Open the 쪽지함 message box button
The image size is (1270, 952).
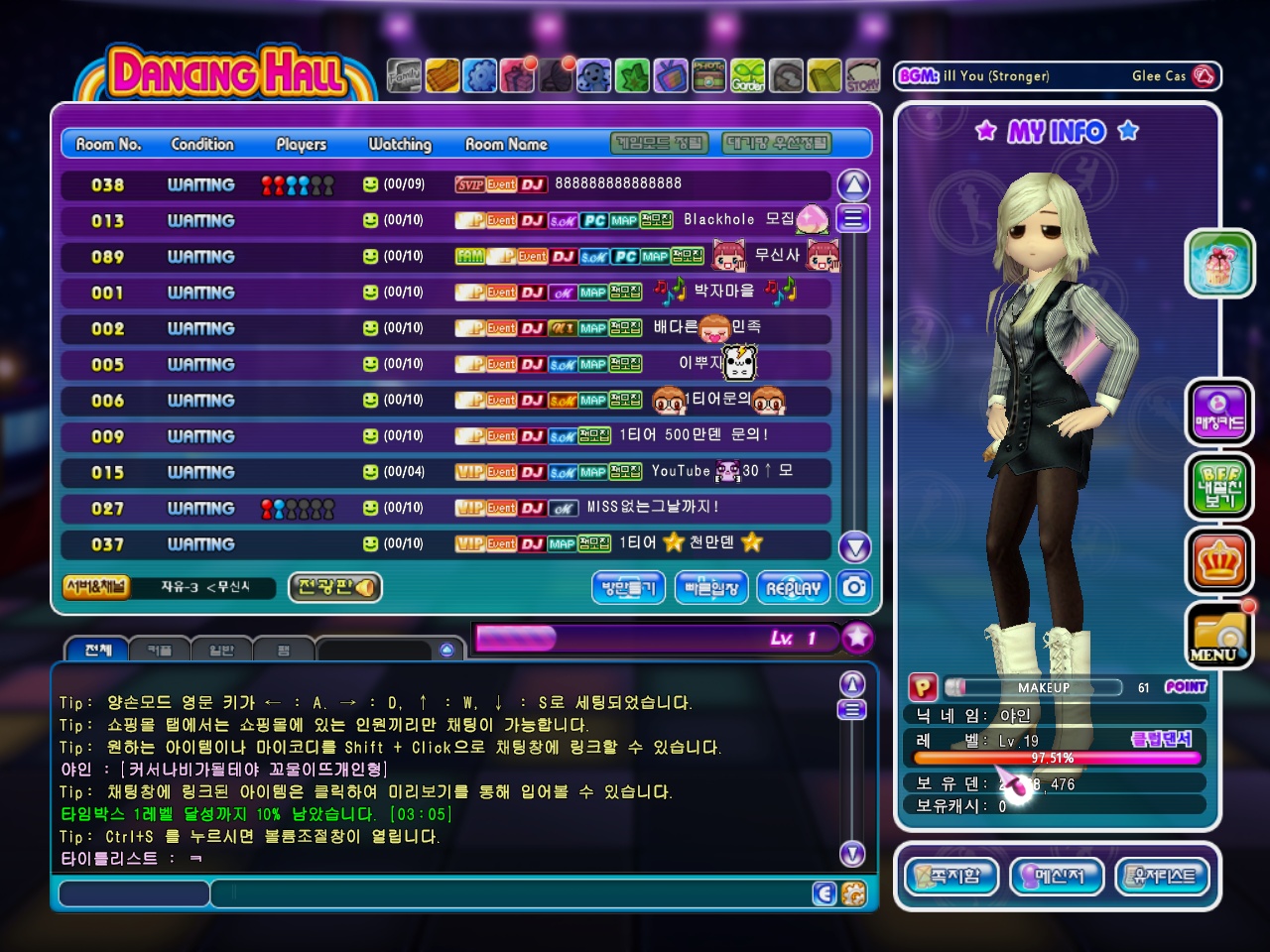(x=952, y=876)
